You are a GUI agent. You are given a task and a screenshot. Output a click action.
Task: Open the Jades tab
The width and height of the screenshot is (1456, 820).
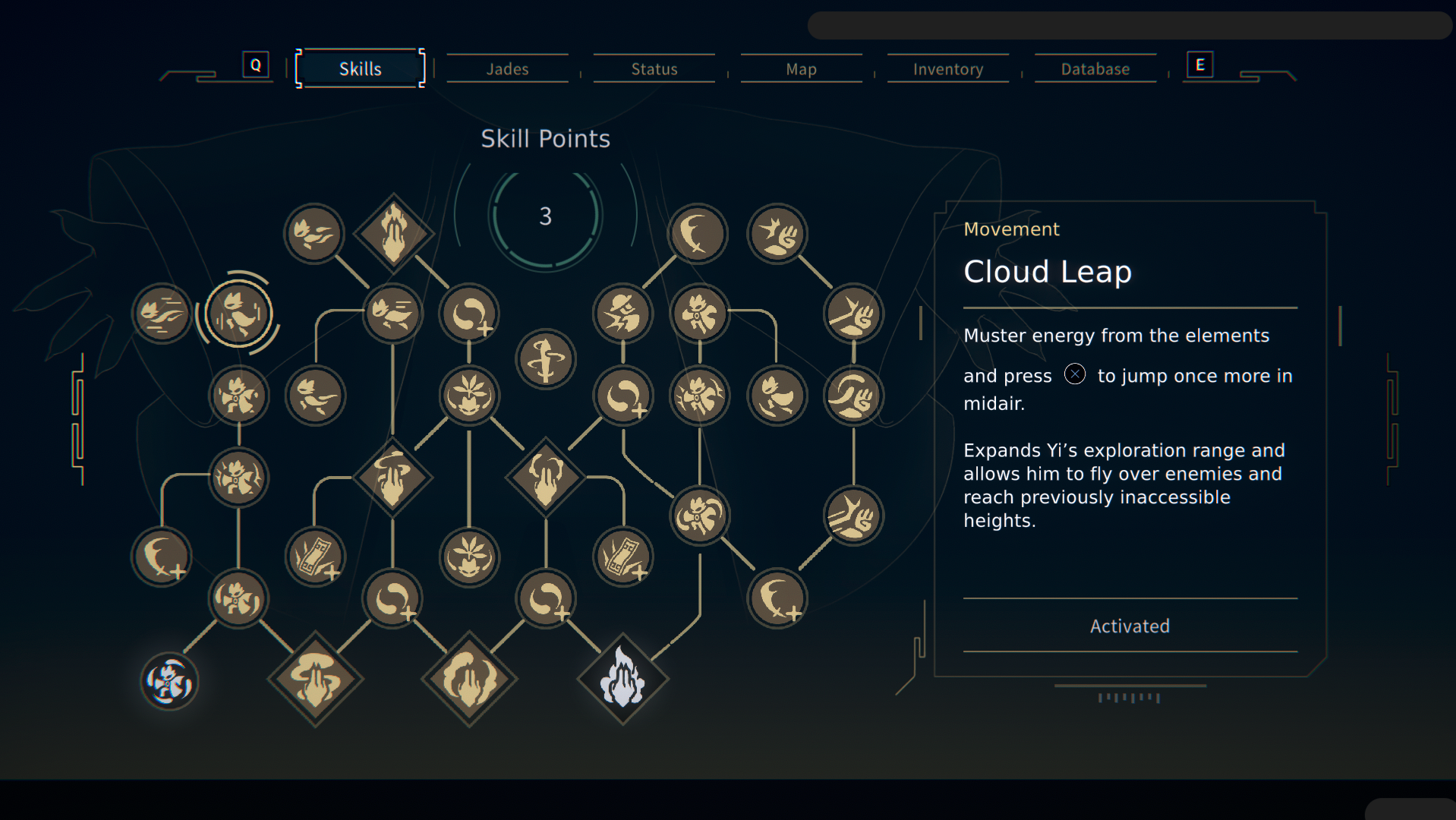[507, 69]
